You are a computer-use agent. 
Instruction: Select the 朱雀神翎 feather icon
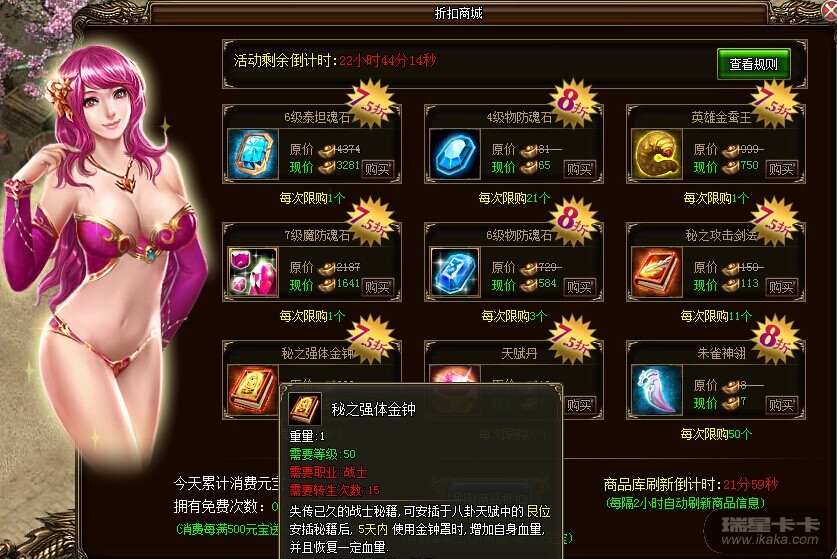(x=657, y=390)
